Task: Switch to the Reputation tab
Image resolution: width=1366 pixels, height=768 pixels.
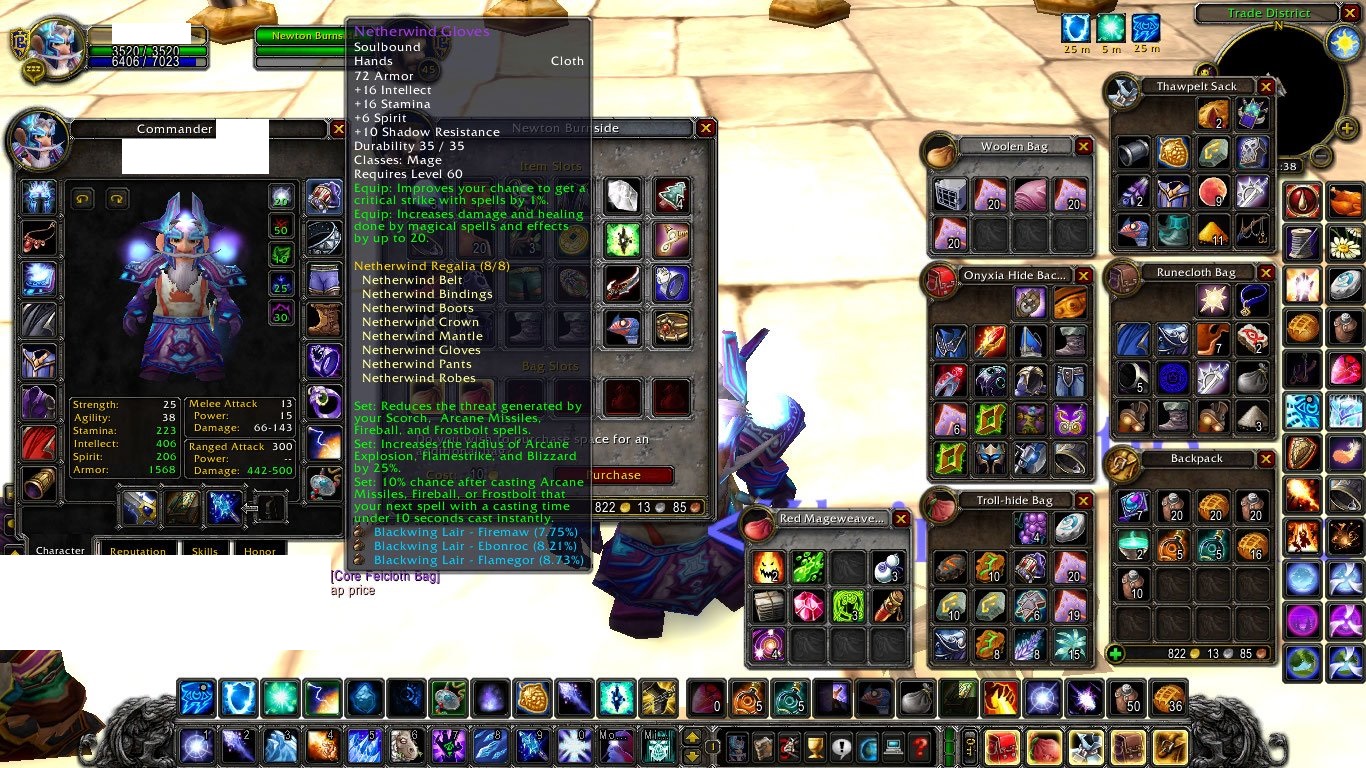Action: (137, 552)
